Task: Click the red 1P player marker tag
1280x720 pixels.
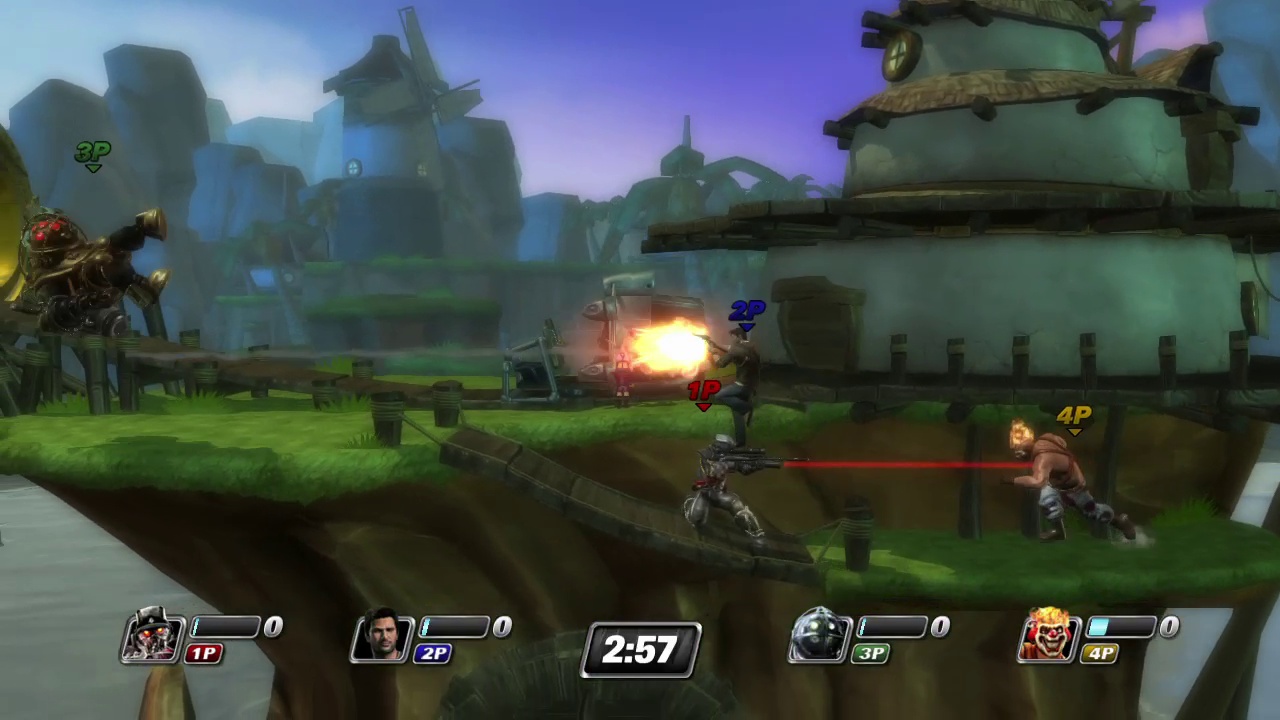Action: [x=705, y=390]
